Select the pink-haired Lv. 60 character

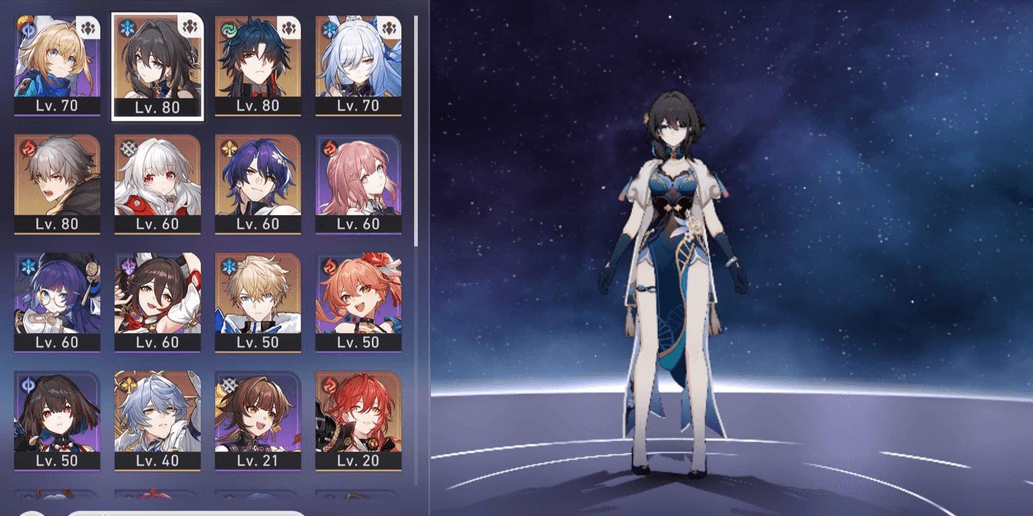click(x=358, y=177)
